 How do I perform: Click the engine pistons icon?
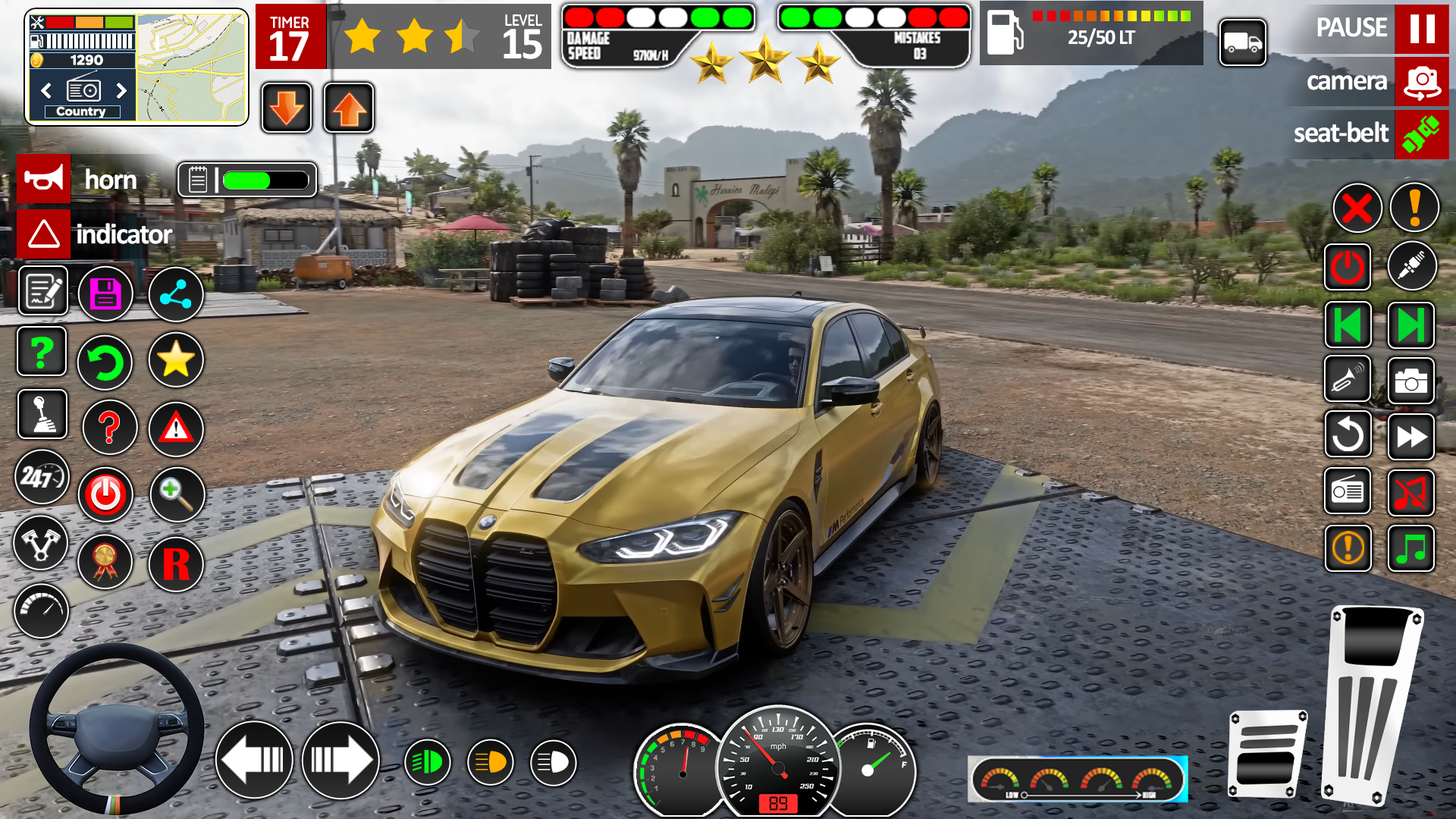point(42,544)
